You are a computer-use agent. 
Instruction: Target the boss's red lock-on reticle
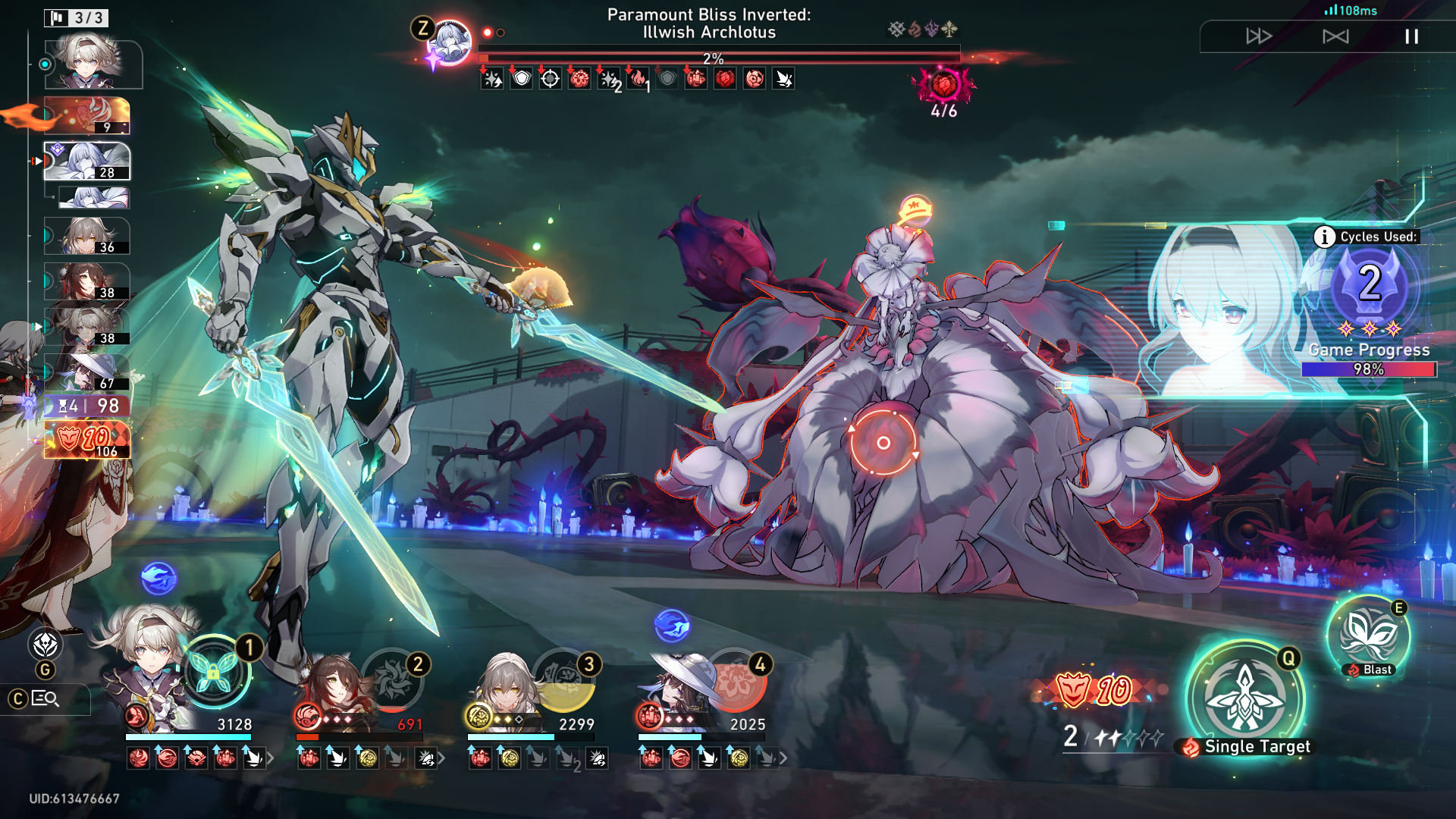[x=883, y=443]
